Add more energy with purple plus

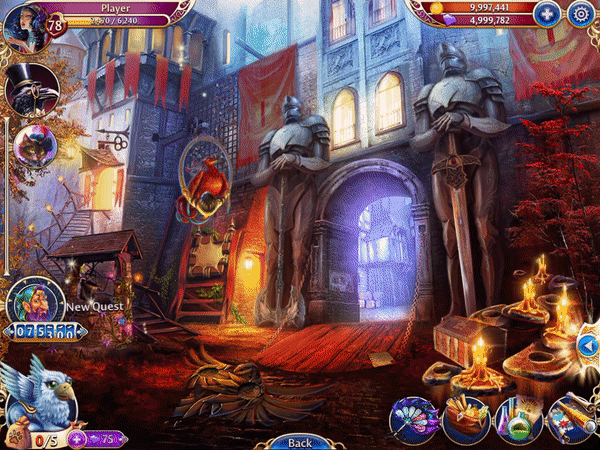point(76,438)
